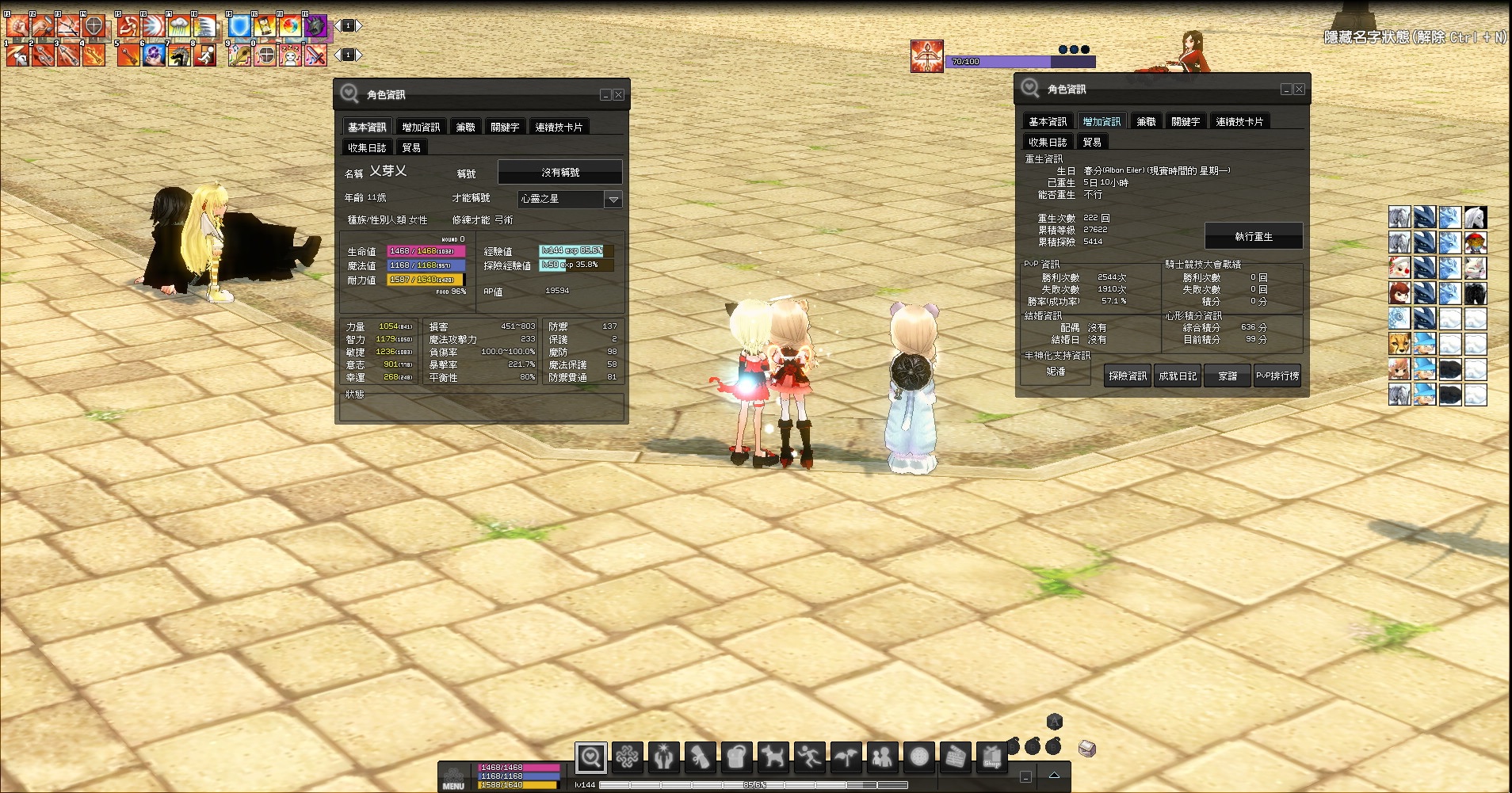
Task: Activate the blue shield skill
Action: click(x=239, y=25)
